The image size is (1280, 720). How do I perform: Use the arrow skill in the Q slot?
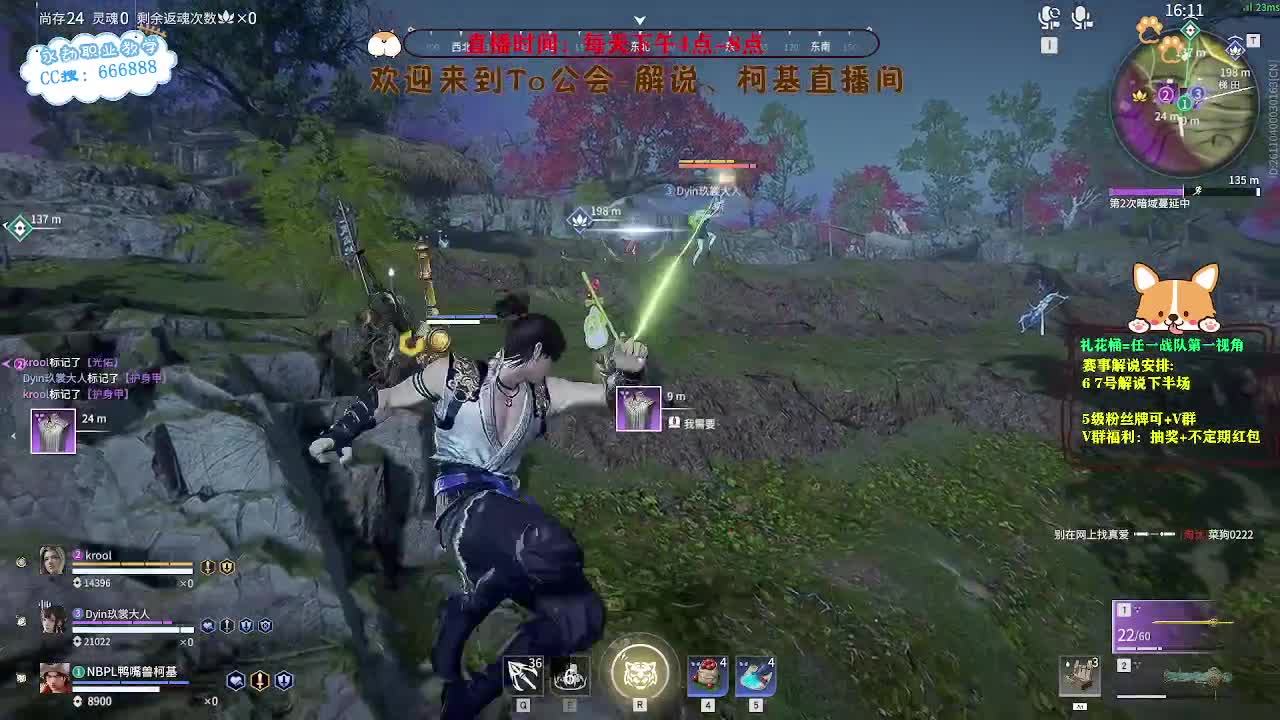[522, 675]
